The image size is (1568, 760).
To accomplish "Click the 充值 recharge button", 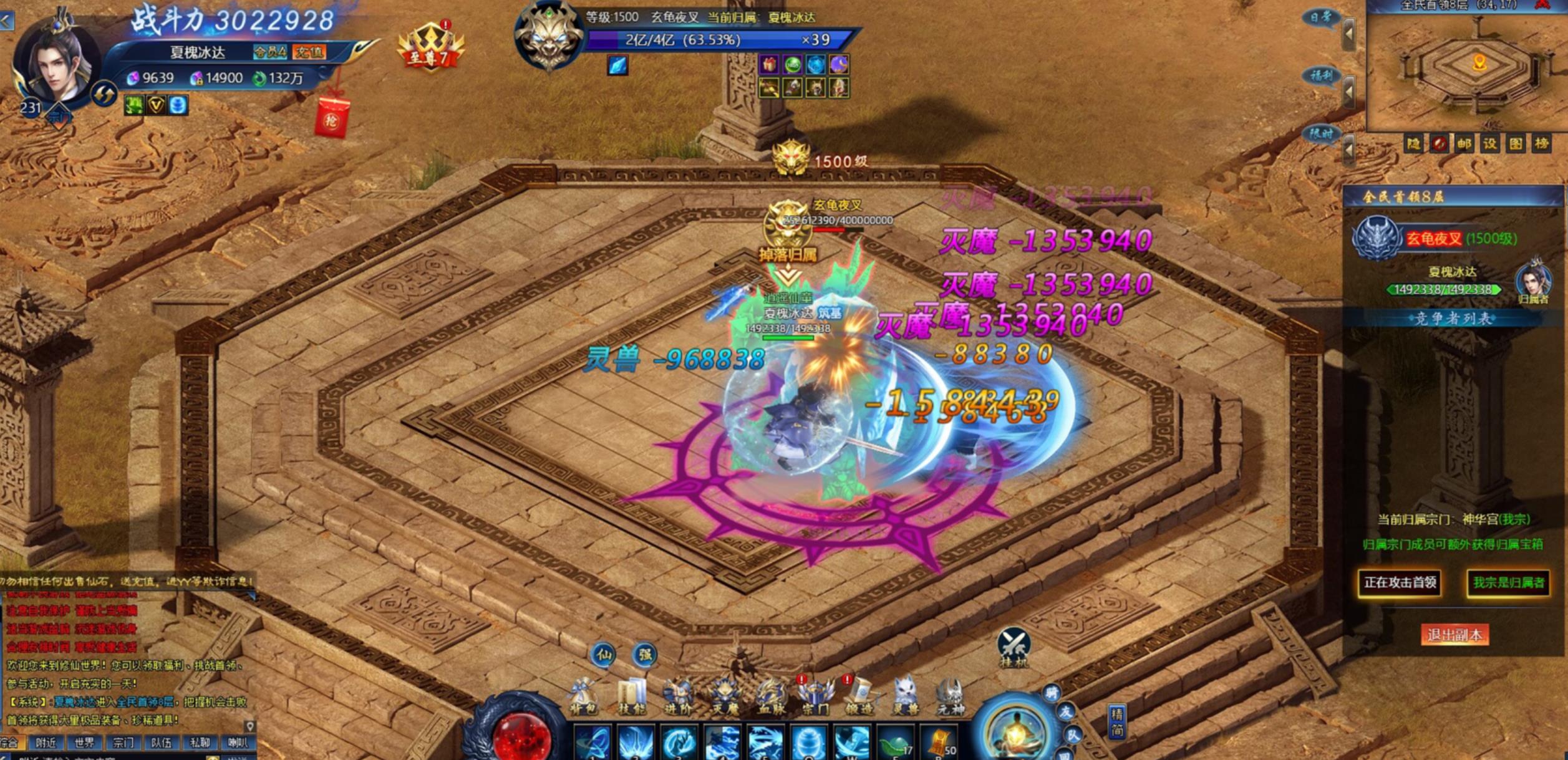I will tap(309, 52).
